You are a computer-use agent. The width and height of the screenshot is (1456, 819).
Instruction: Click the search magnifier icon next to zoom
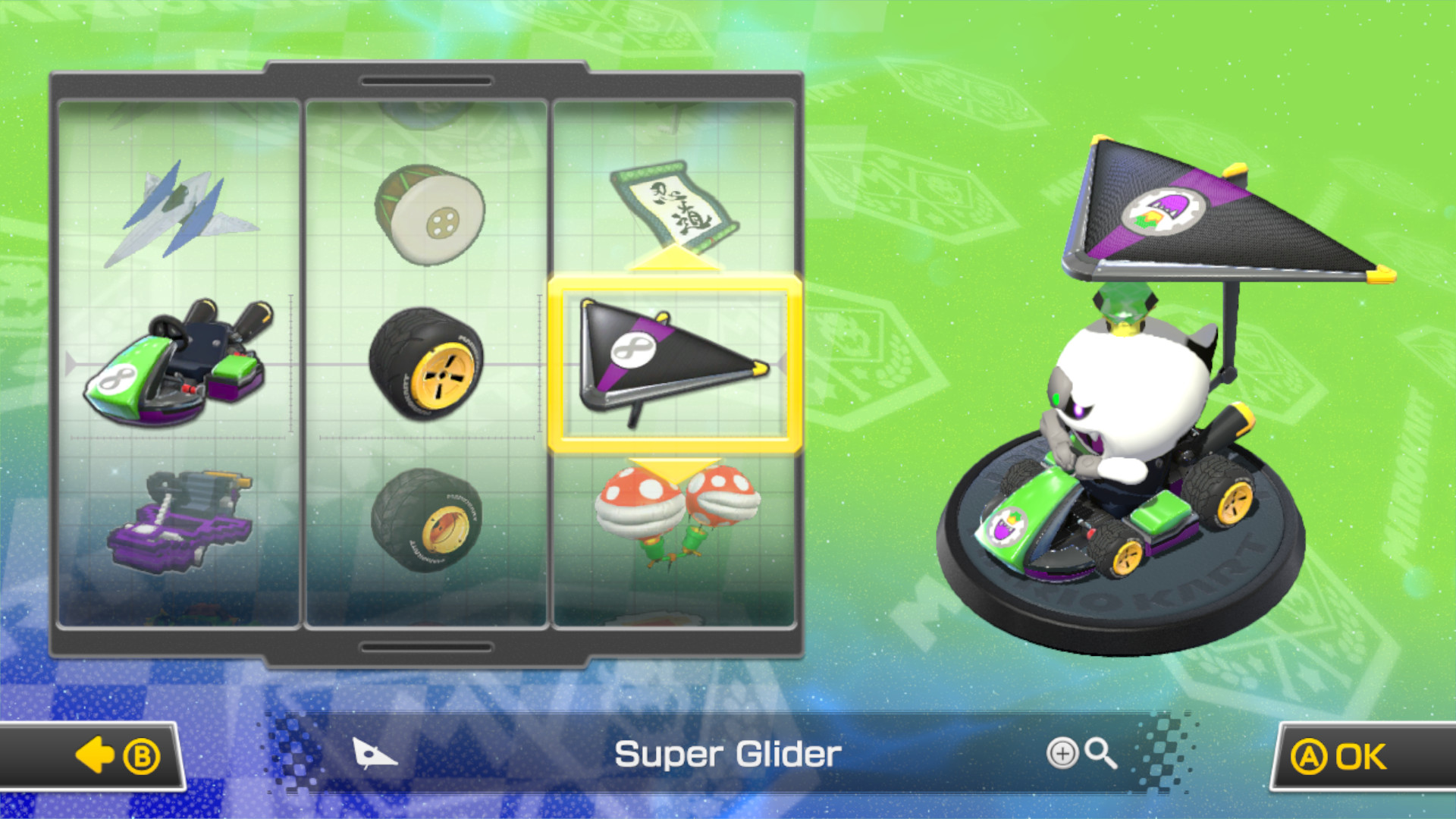(1100, 754)
